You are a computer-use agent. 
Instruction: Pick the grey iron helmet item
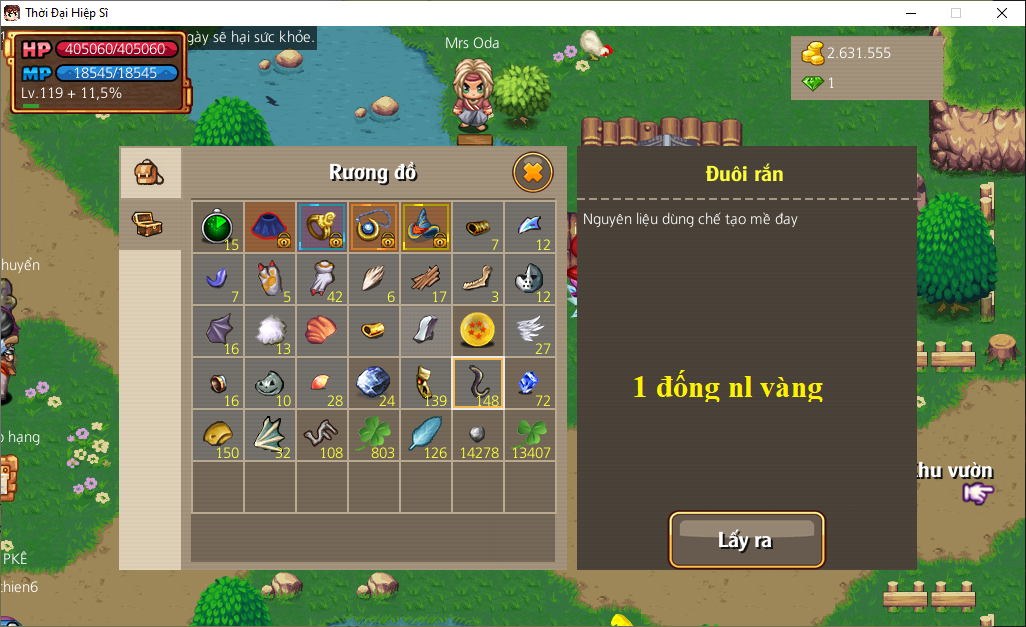coord(530,279)
